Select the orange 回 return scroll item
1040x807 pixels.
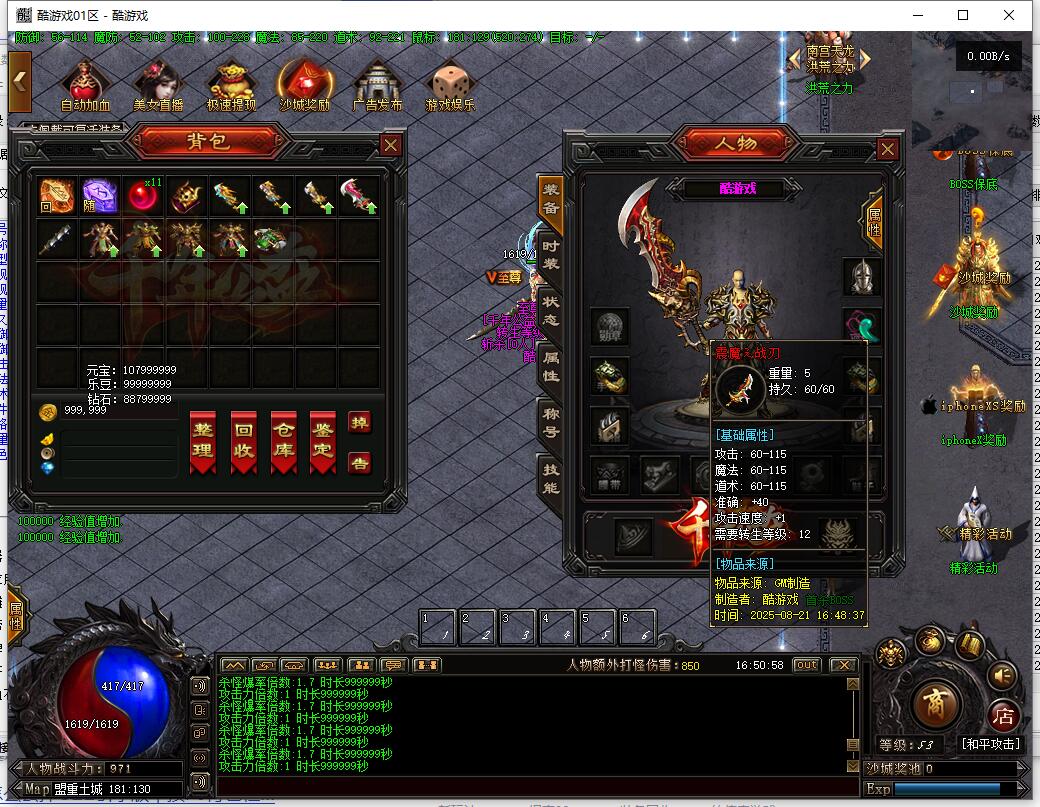57,196
